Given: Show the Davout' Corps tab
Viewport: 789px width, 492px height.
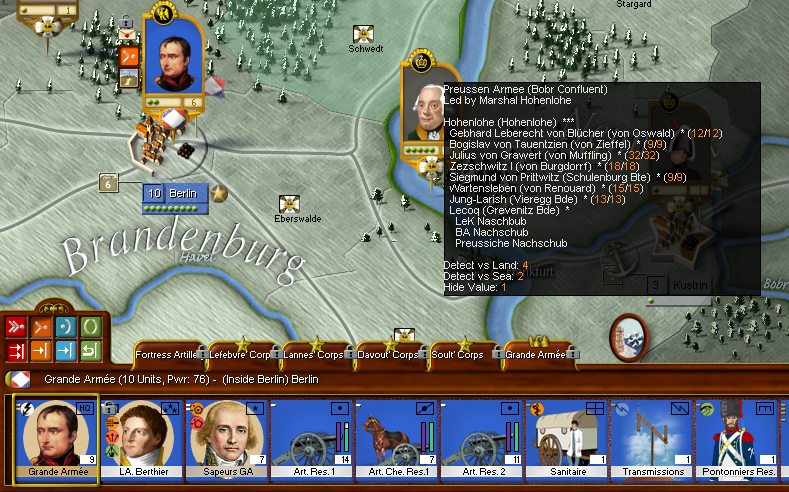Looking at the screenshot, I should pyautogui.click(x=389, y=355).
